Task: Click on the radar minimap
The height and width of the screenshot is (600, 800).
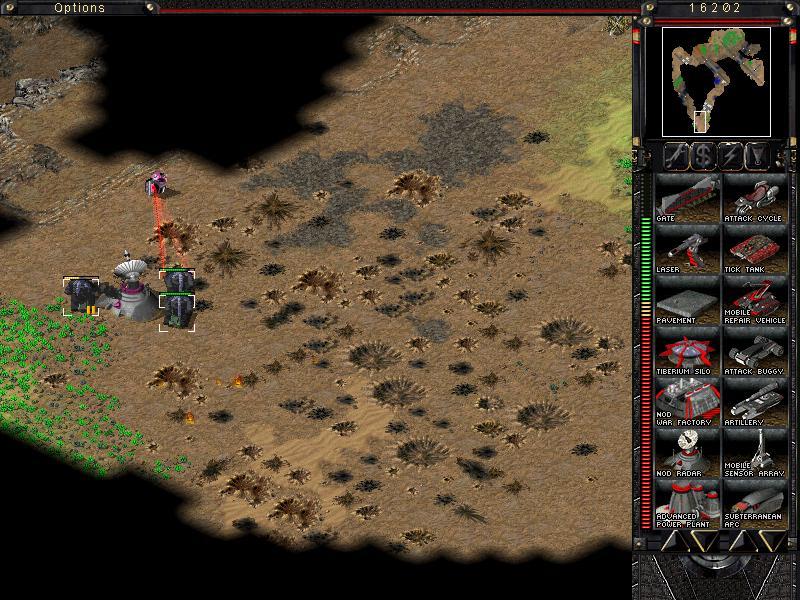Action: click(x=716, y=81)
